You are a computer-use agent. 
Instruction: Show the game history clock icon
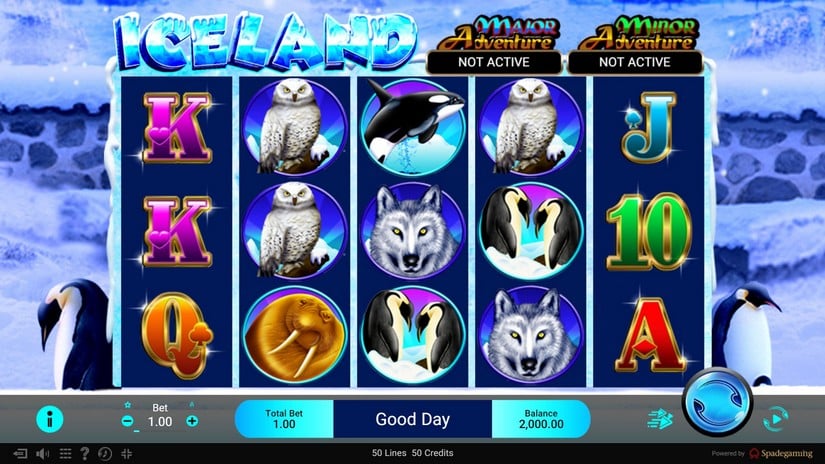[105, 453]
